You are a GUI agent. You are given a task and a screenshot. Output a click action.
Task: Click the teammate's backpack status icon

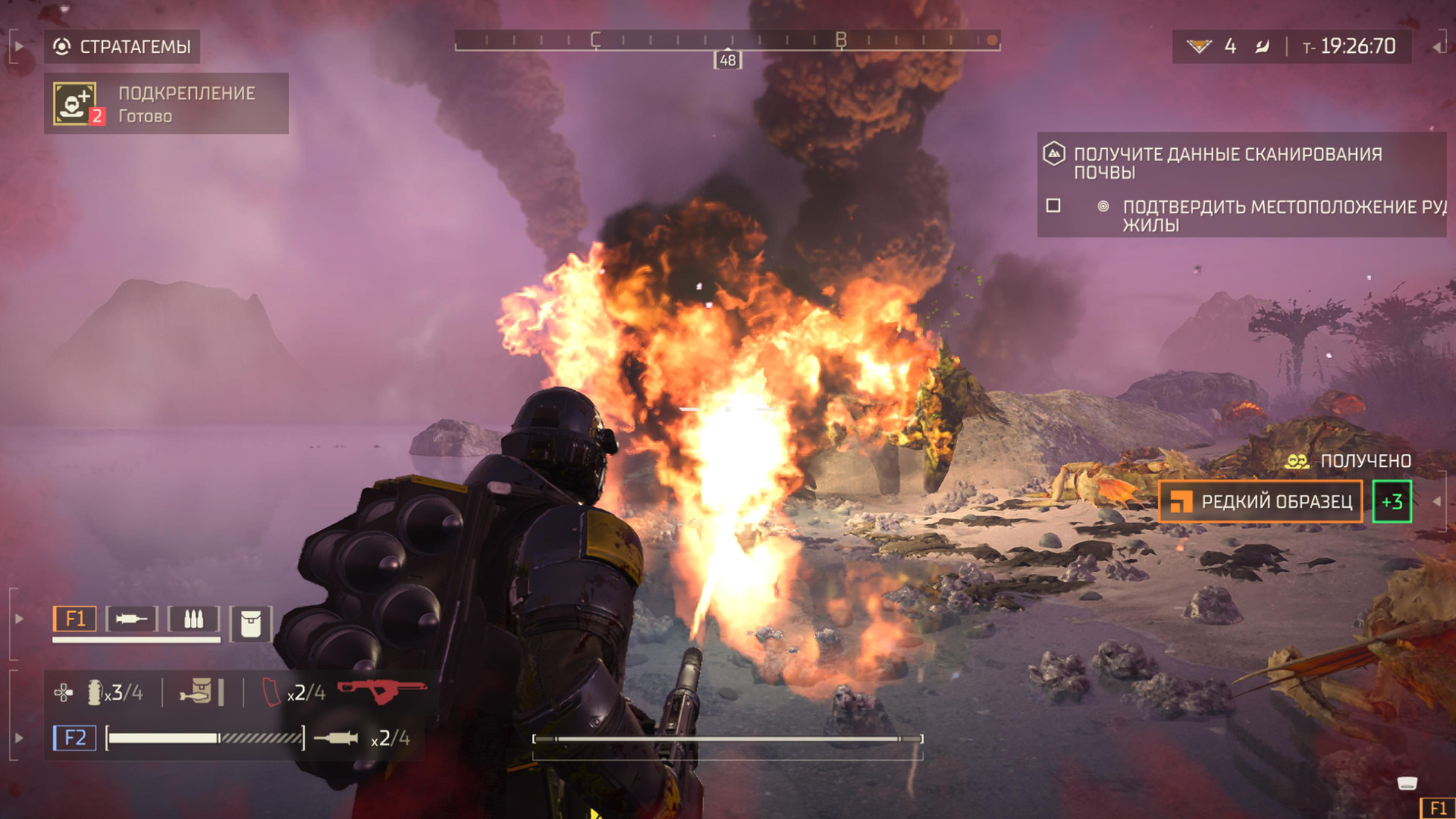(x=250, y=624)
